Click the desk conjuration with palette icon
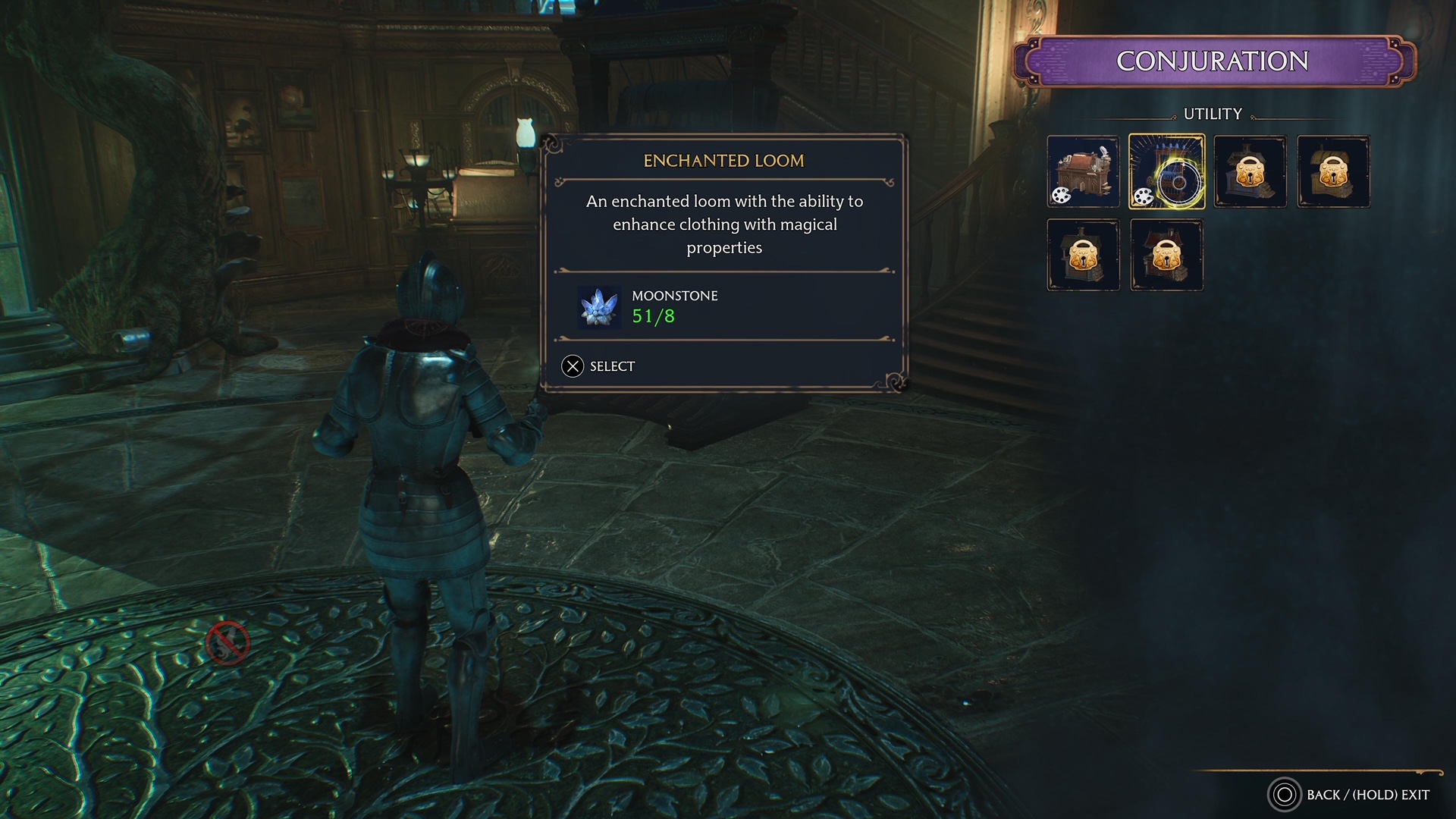 point(1083,172)
